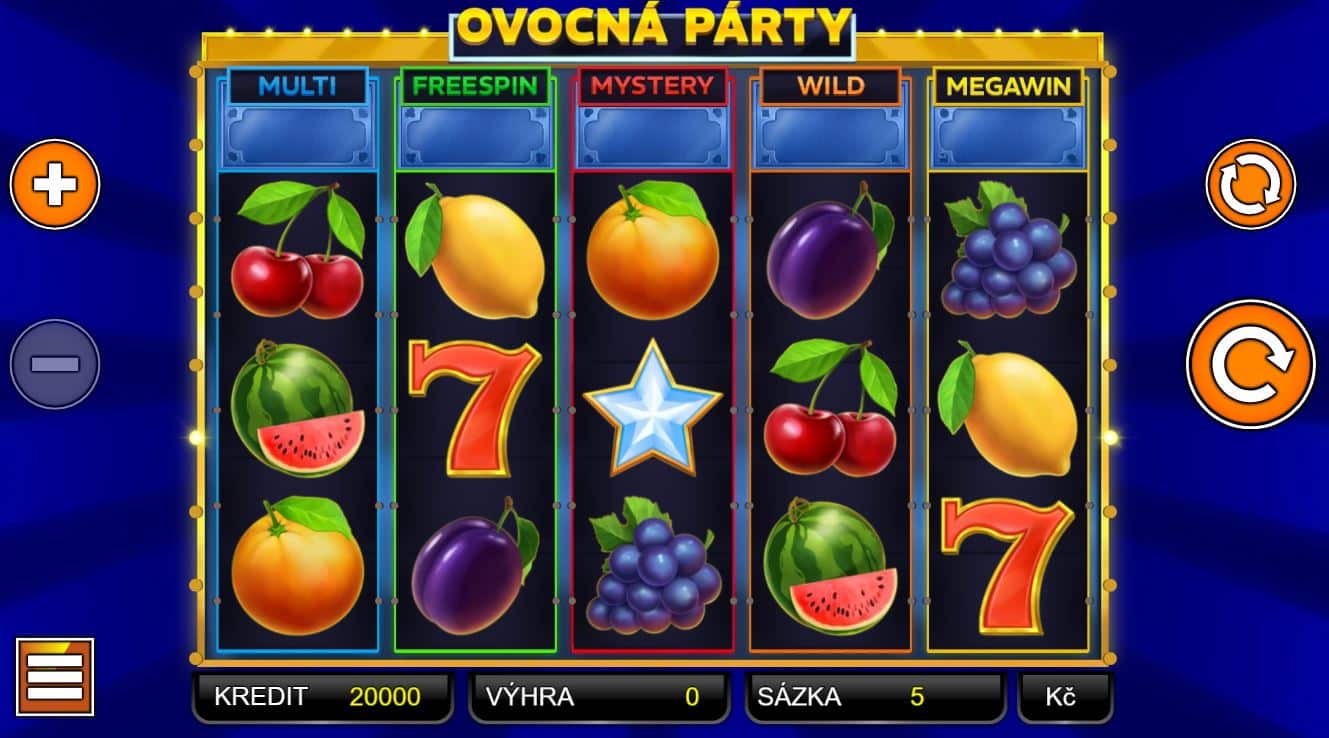
Task: Activate the Autoplay spin icon
Action: click(1248, 186)
